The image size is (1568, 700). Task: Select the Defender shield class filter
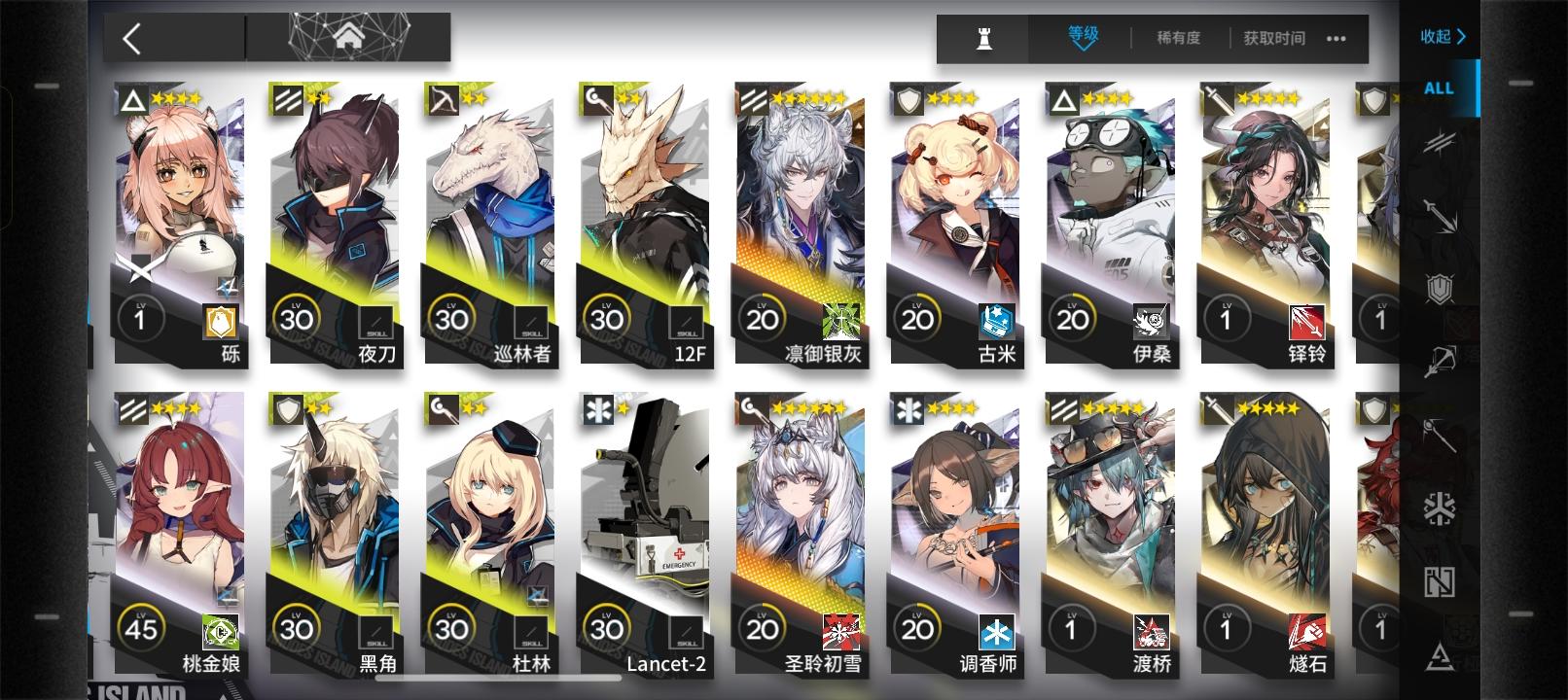[x=1438, y=286]
